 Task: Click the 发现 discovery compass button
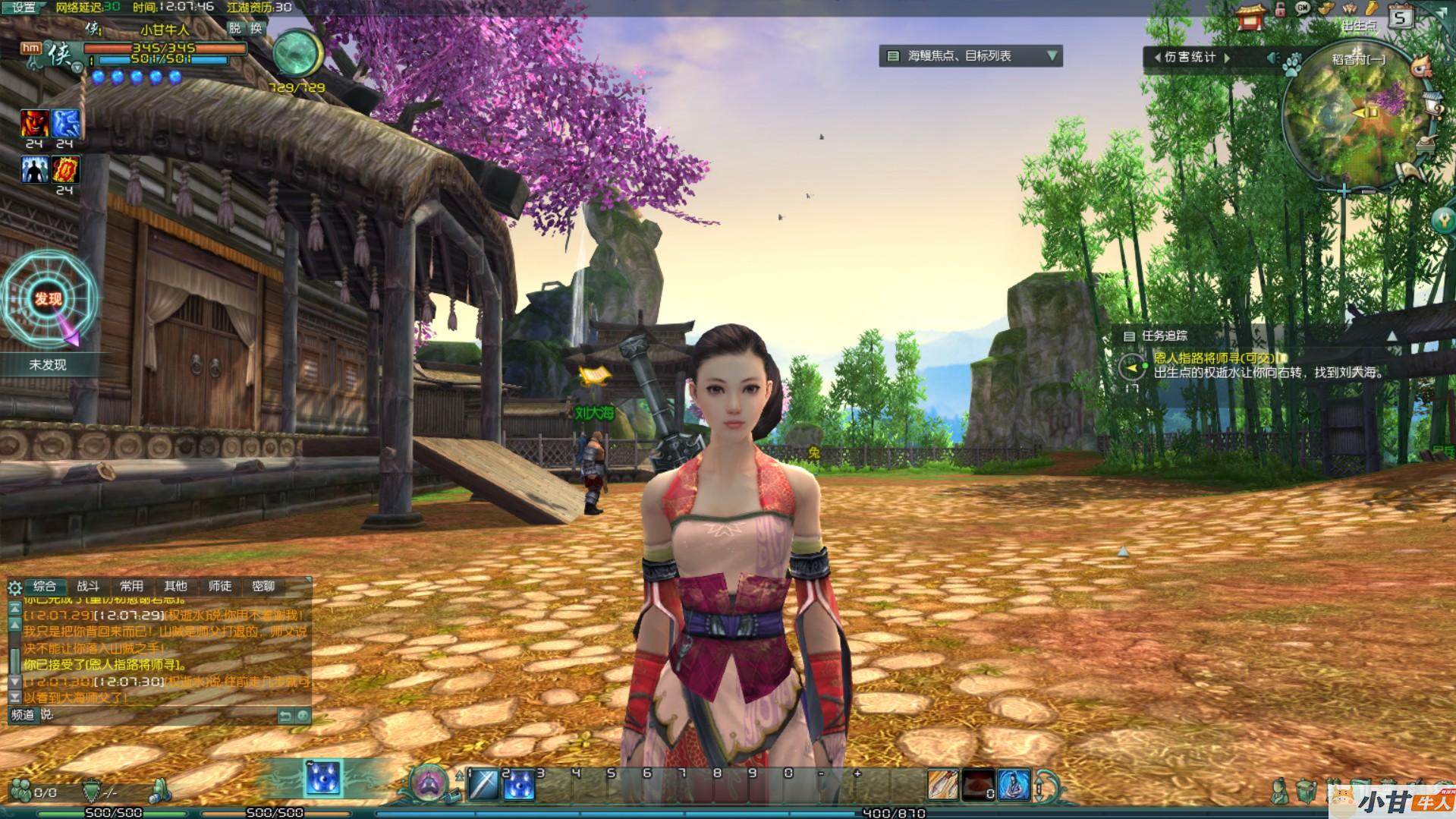(x=48, y=300)
